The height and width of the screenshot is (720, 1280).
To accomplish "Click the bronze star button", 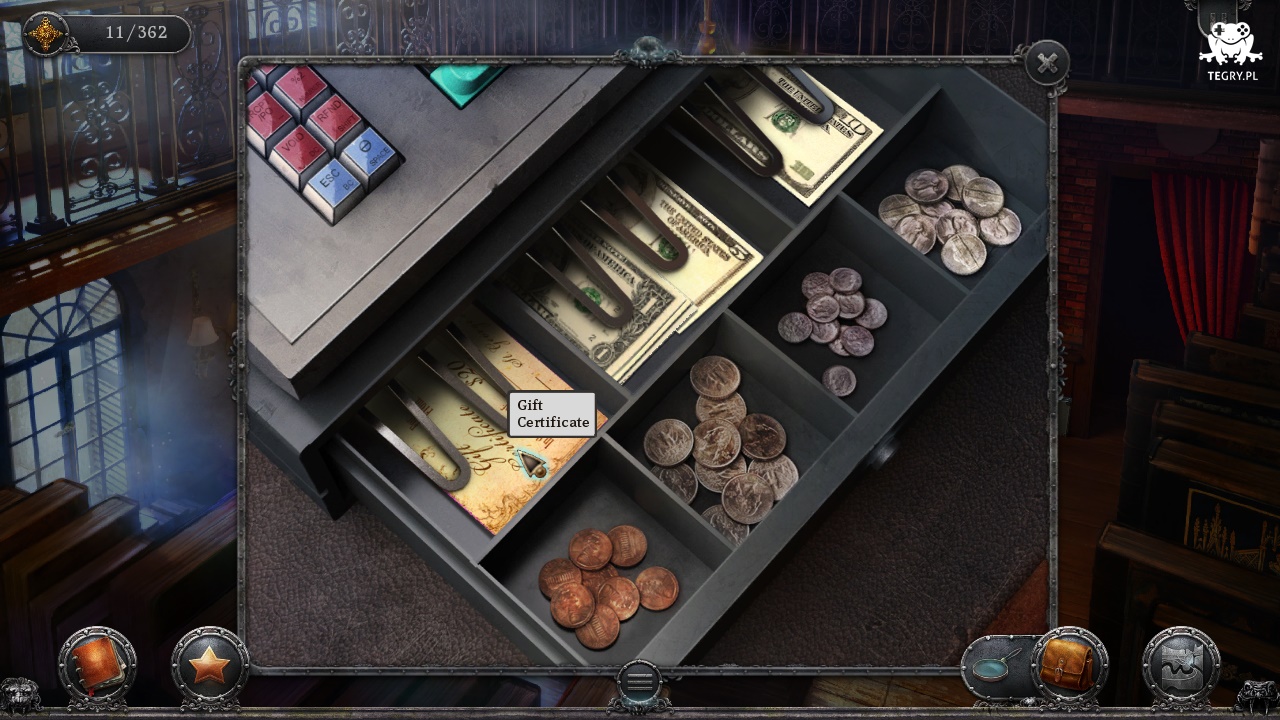I will (209, 665).
